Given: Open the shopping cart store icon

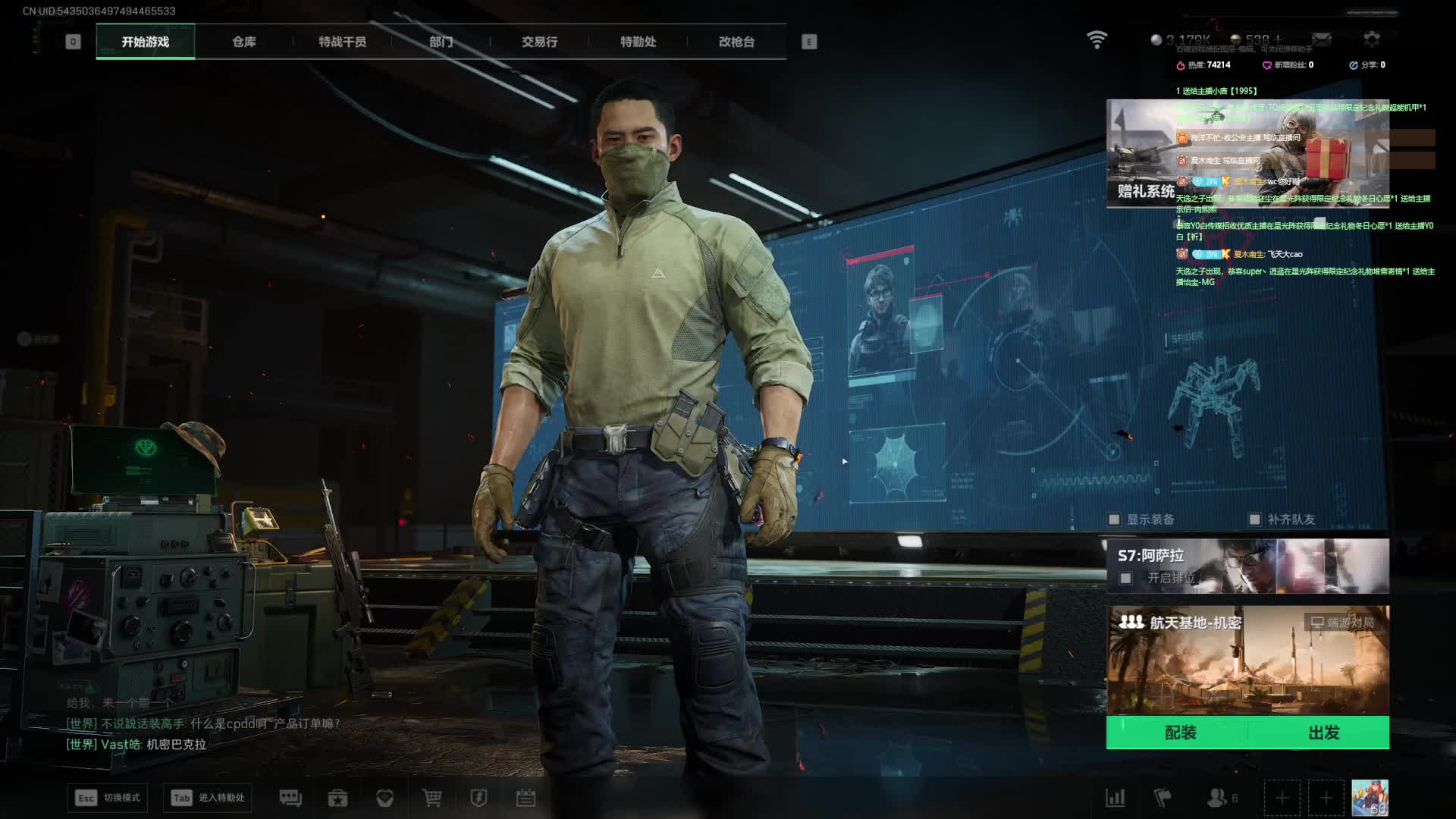Looking at the screenshot, I should click(431, 798).
